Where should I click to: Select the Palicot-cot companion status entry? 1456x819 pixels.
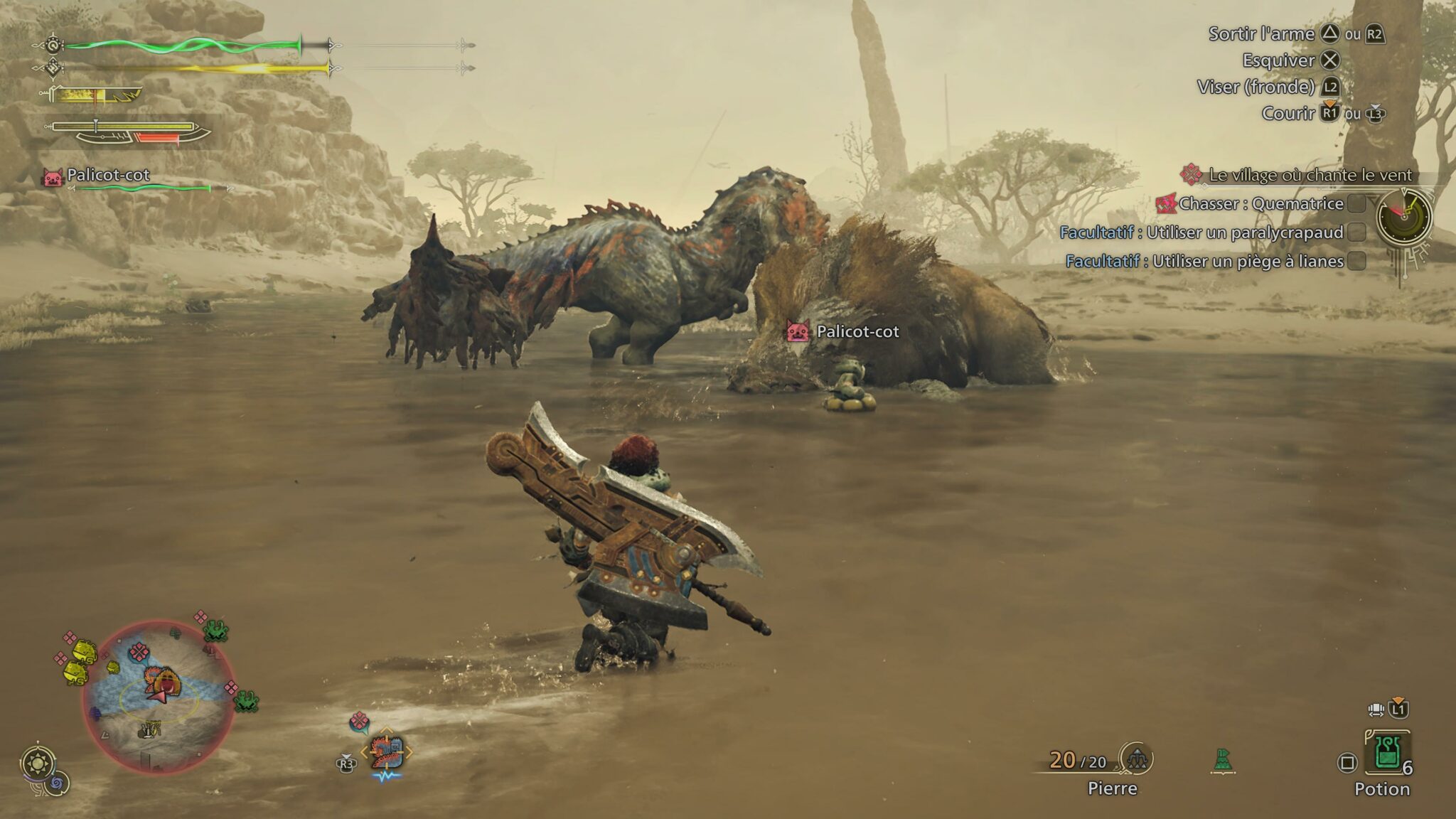click(x=108, y=176)
